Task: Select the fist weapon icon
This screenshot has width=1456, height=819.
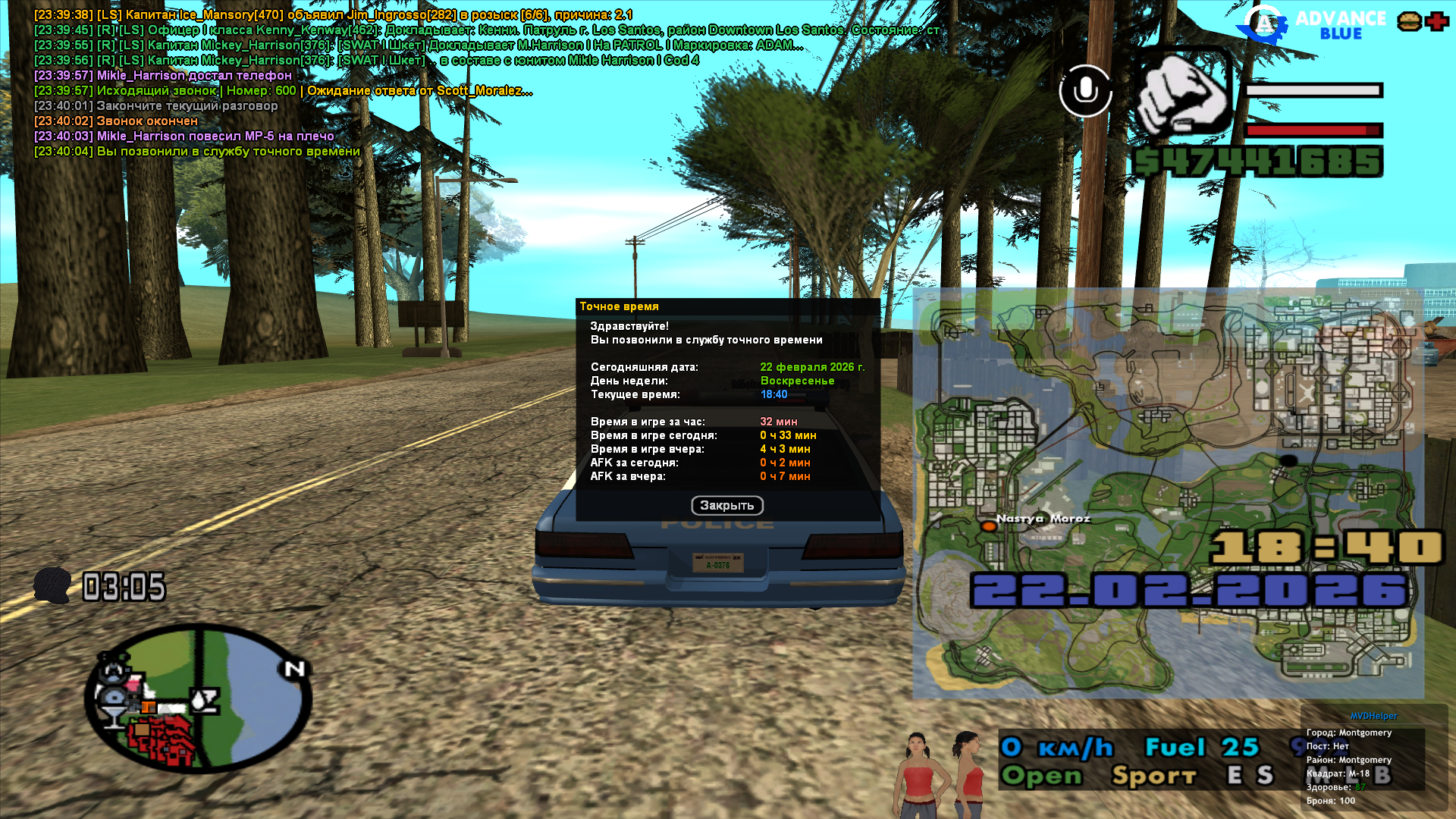Action: point(1182,96)
